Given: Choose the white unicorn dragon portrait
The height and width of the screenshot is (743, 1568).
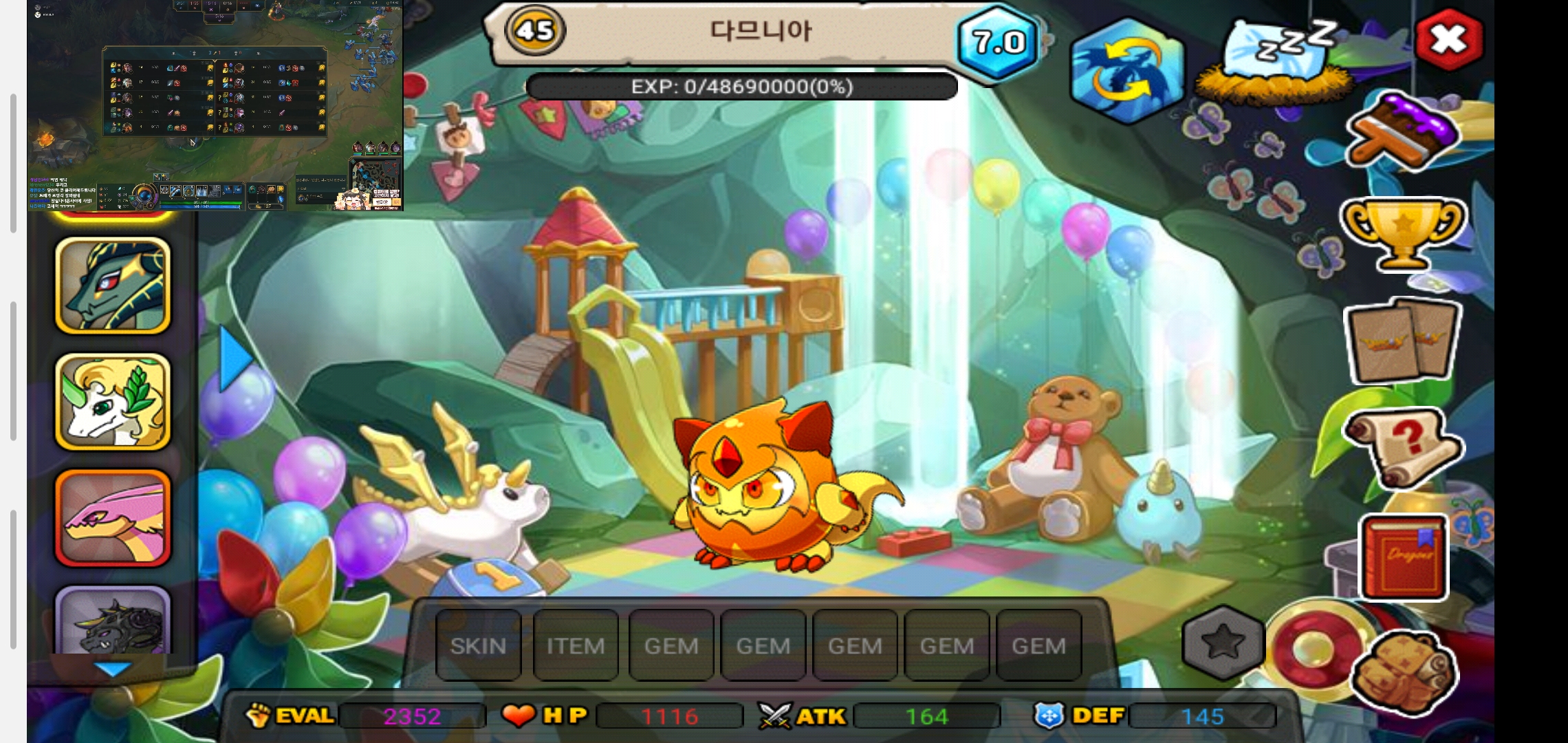Looking at the screenshot, I should click(113, 402).
